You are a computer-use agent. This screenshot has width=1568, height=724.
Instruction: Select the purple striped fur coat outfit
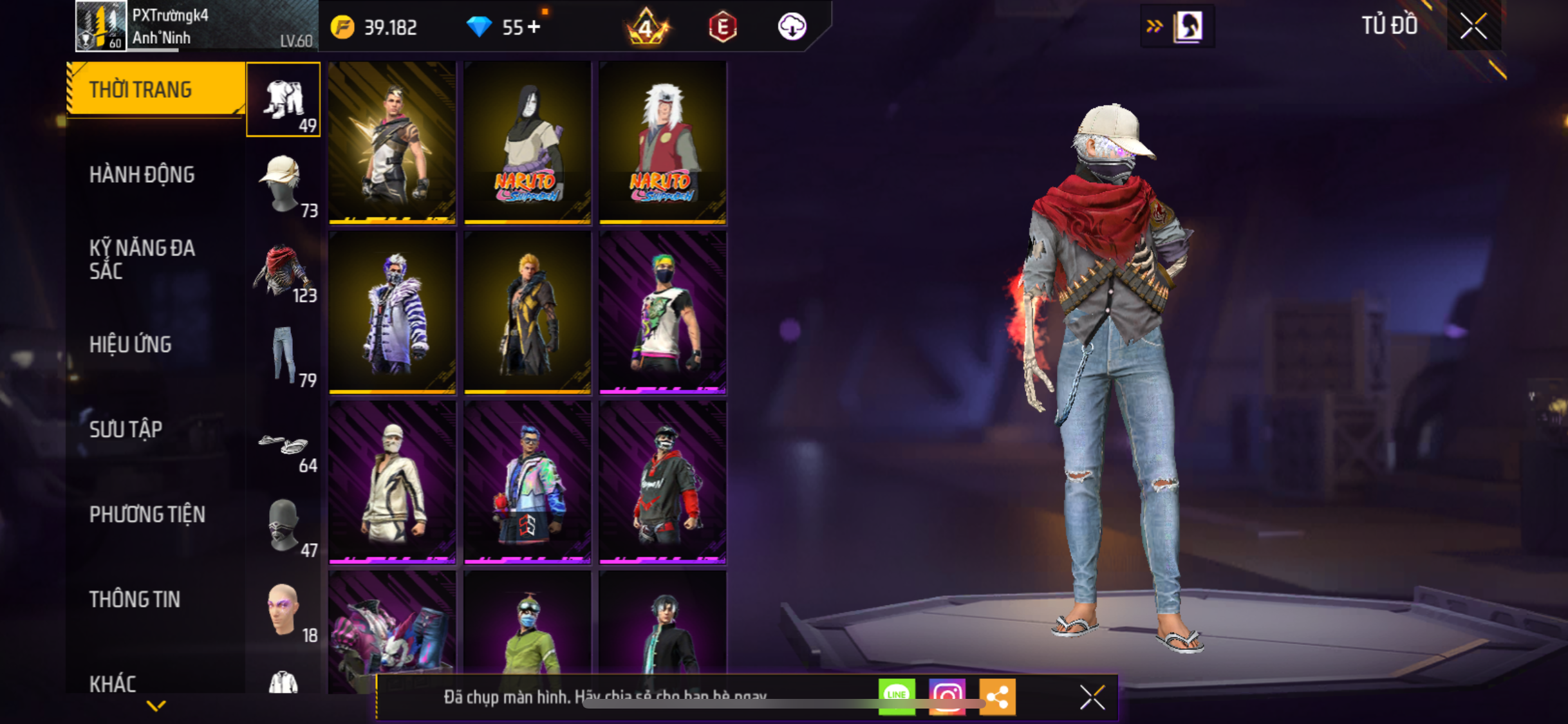[392, 312]
